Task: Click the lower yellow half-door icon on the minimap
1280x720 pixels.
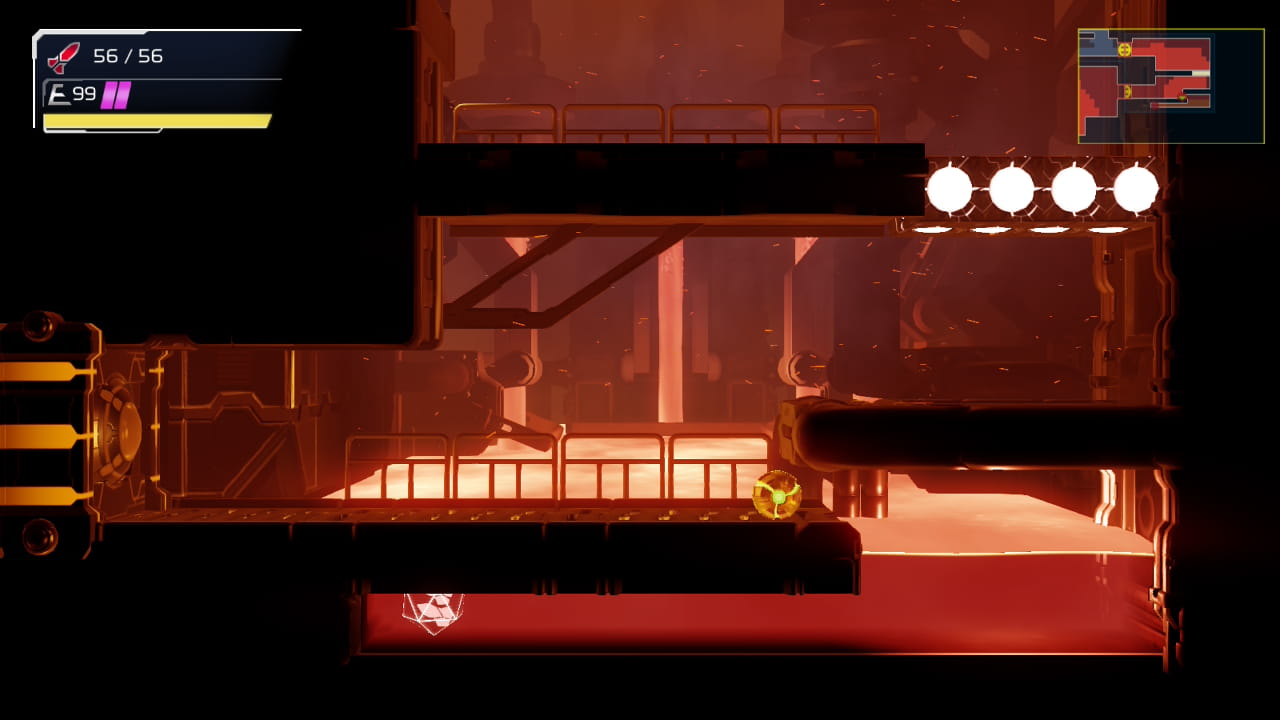Action: (x=1127, y=91)
